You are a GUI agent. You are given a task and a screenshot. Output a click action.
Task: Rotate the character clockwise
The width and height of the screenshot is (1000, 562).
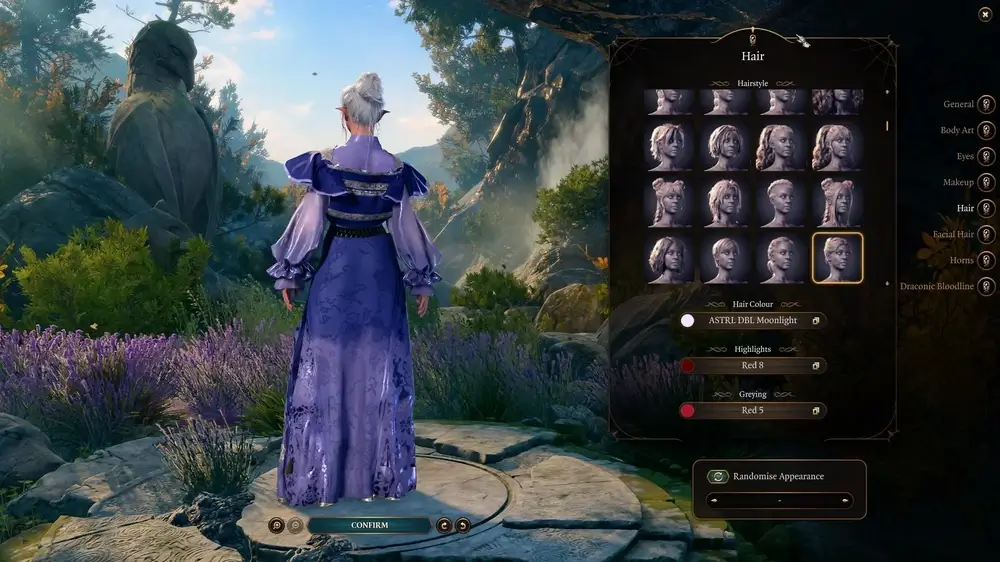[444, 525]
